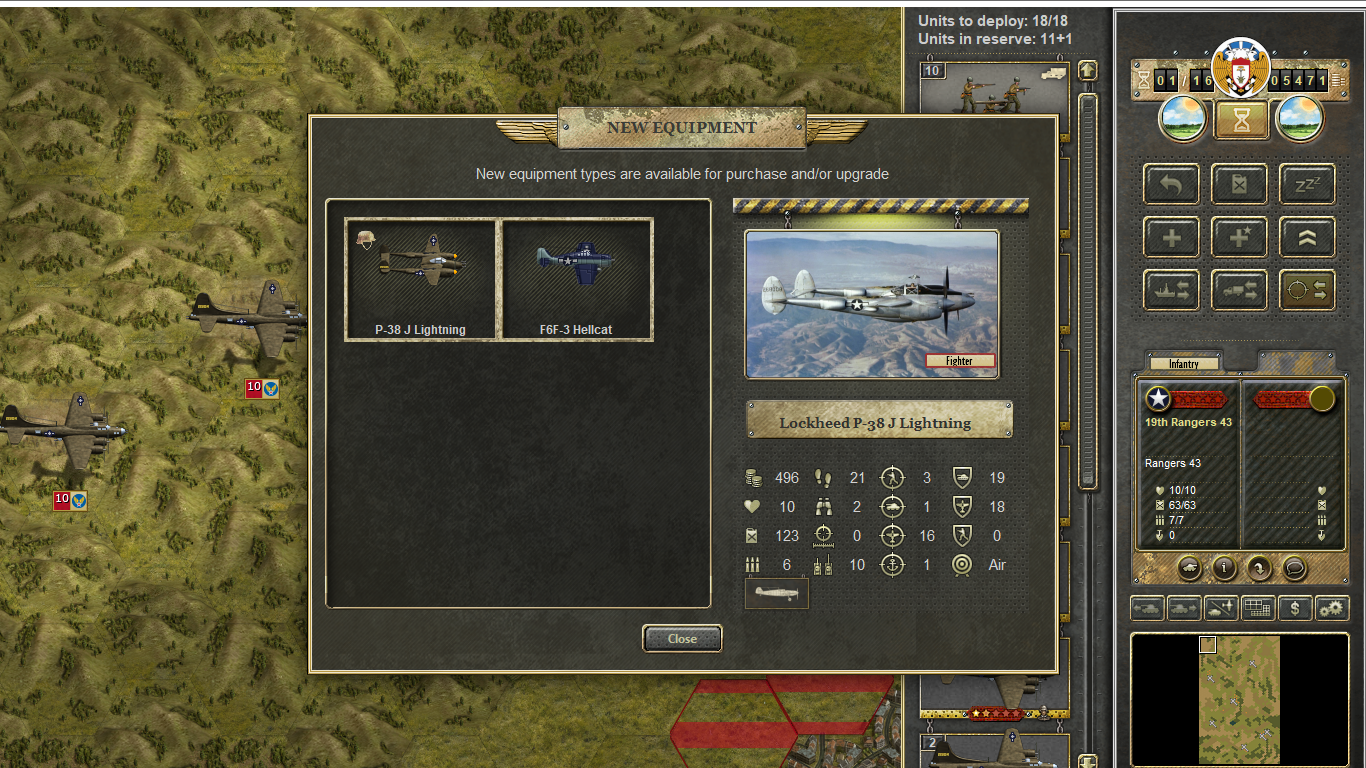Choose the F6F-3 Hellcat card

pos(576,279)
